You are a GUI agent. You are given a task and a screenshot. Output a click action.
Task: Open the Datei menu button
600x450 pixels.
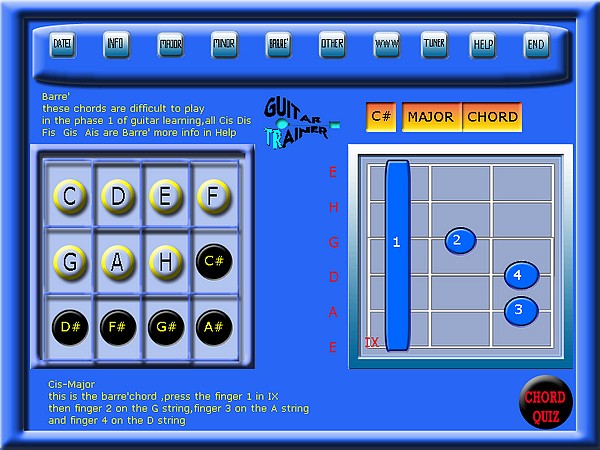(x=63, y=44)
